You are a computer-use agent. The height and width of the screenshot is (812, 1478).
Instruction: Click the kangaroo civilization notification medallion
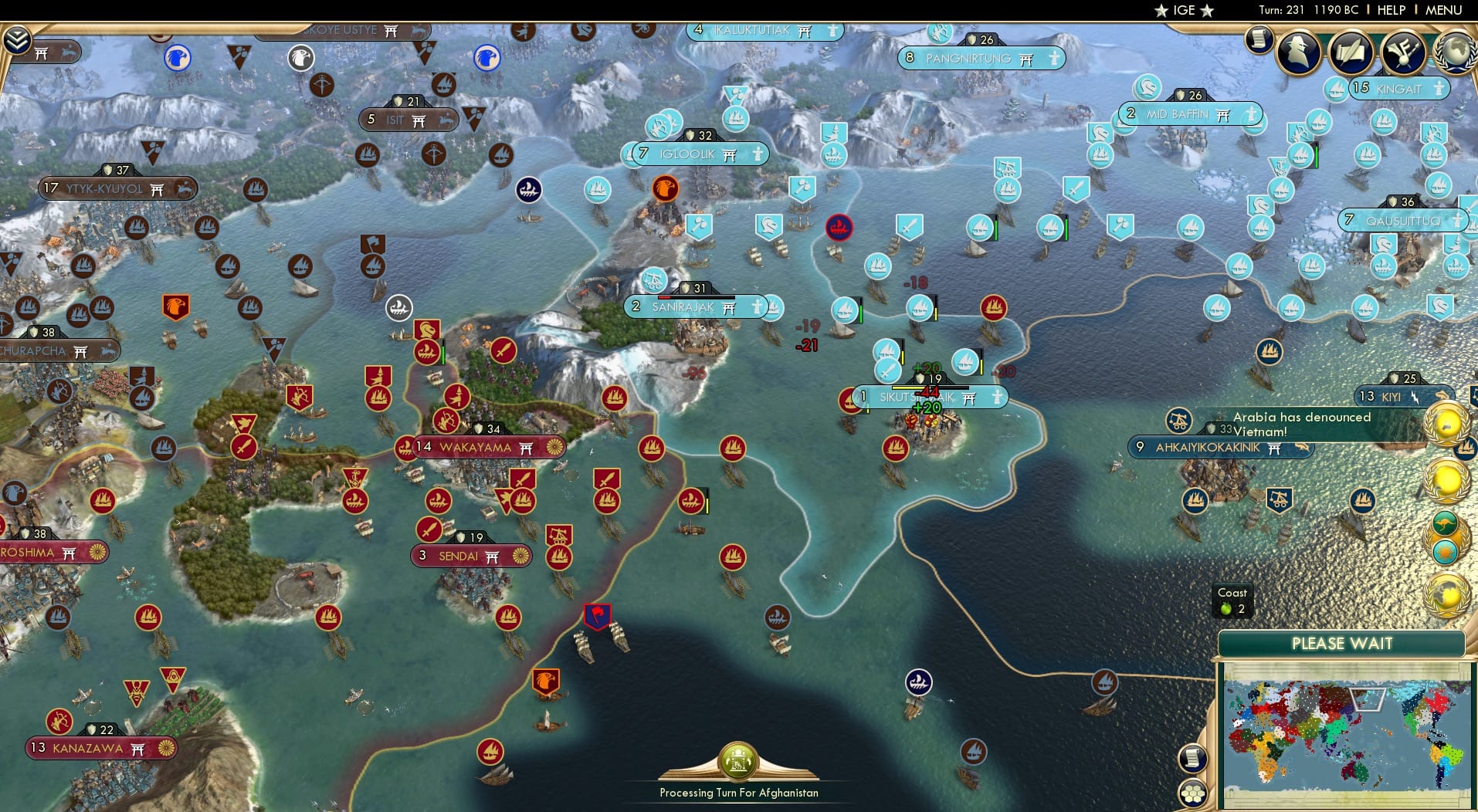click(1444, 522)
